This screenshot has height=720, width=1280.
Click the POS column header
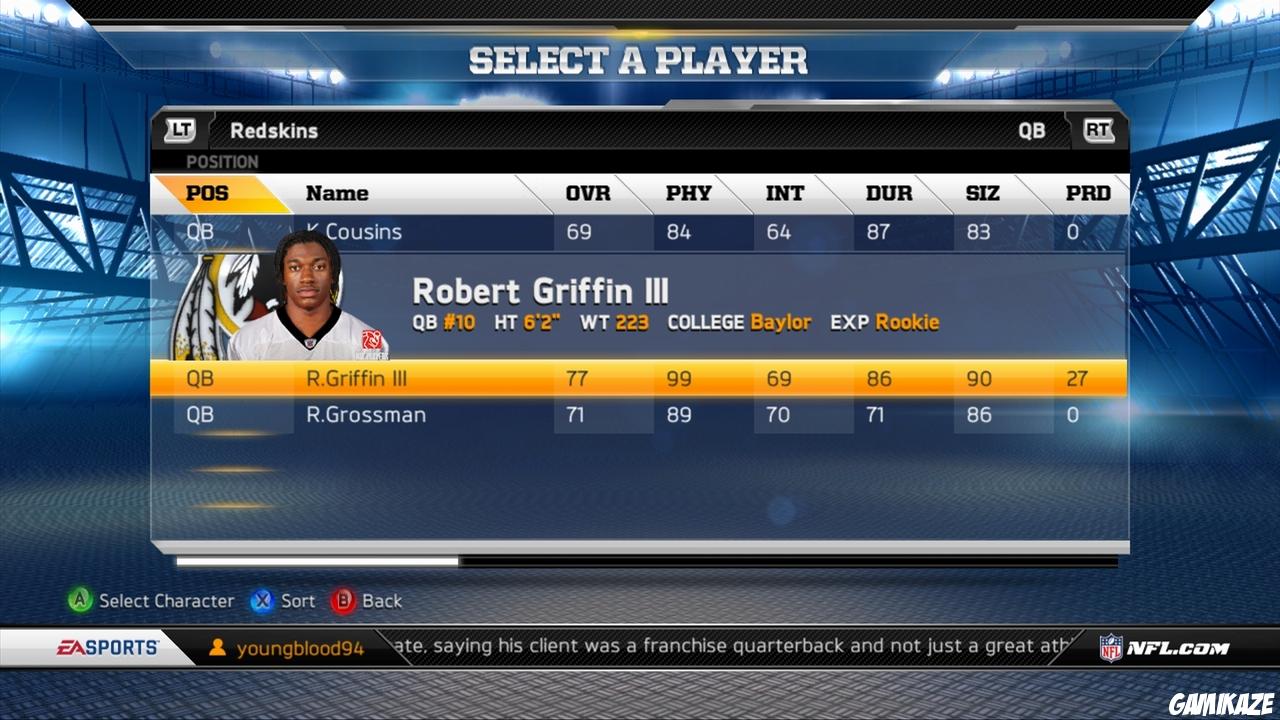(x=210, y=193)
